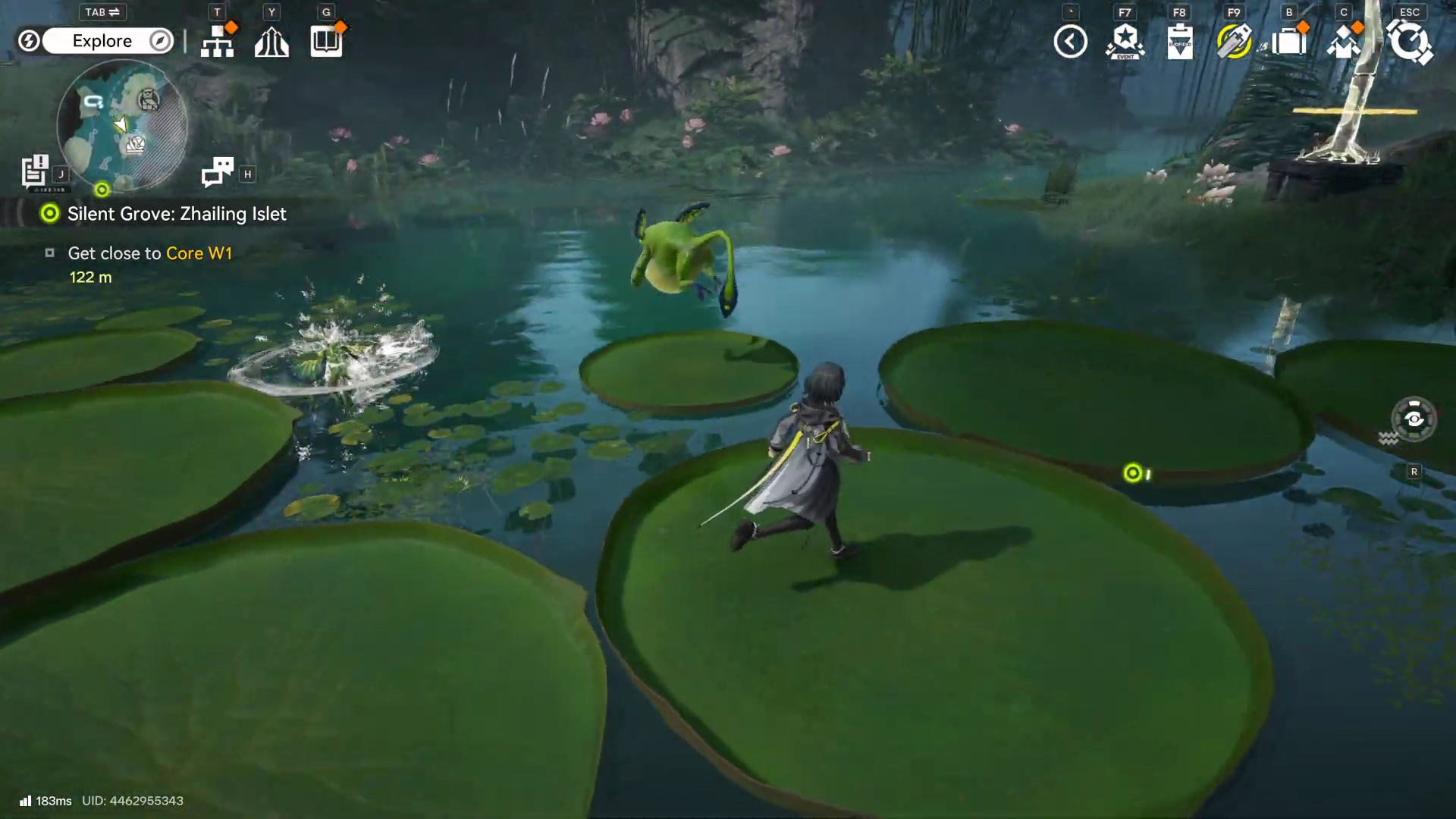
Task: Open the yellow-ringed USB drive icon
Action: point(1234,42)
